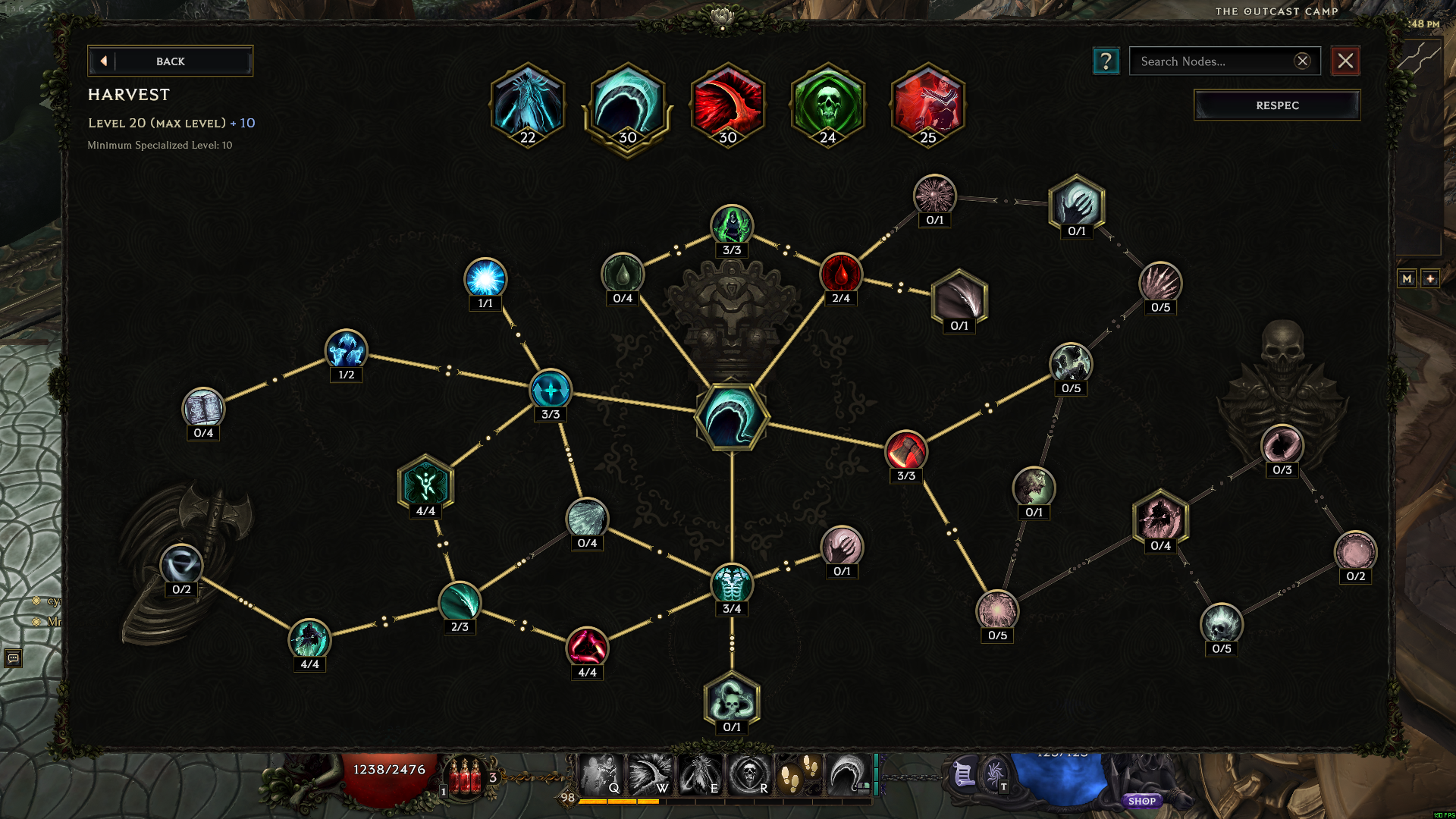Click the RESPEC button

click(x=1276, y=105)
